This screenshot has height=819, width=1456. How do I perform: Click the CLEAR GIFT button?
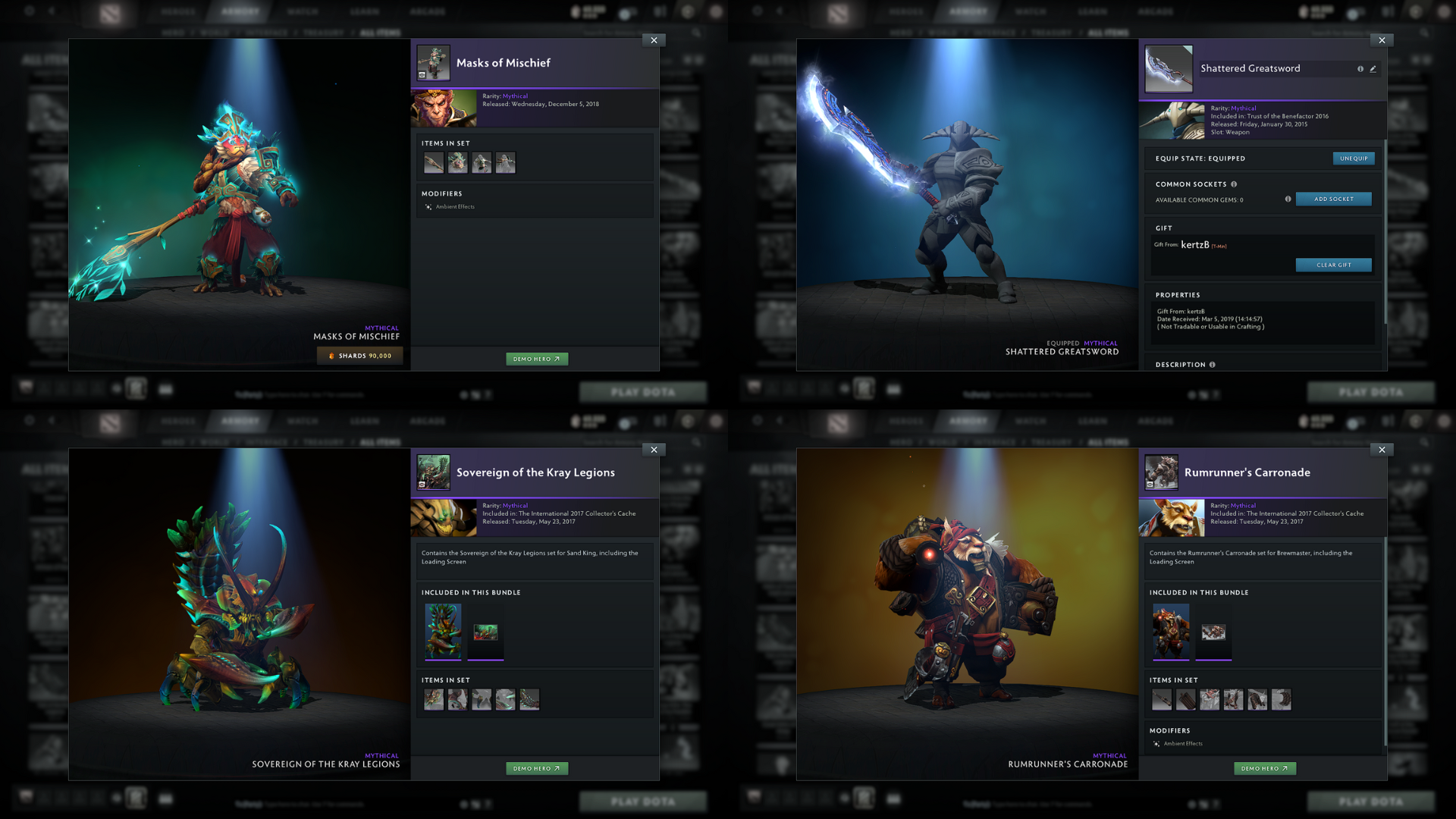click(1334, 265)
